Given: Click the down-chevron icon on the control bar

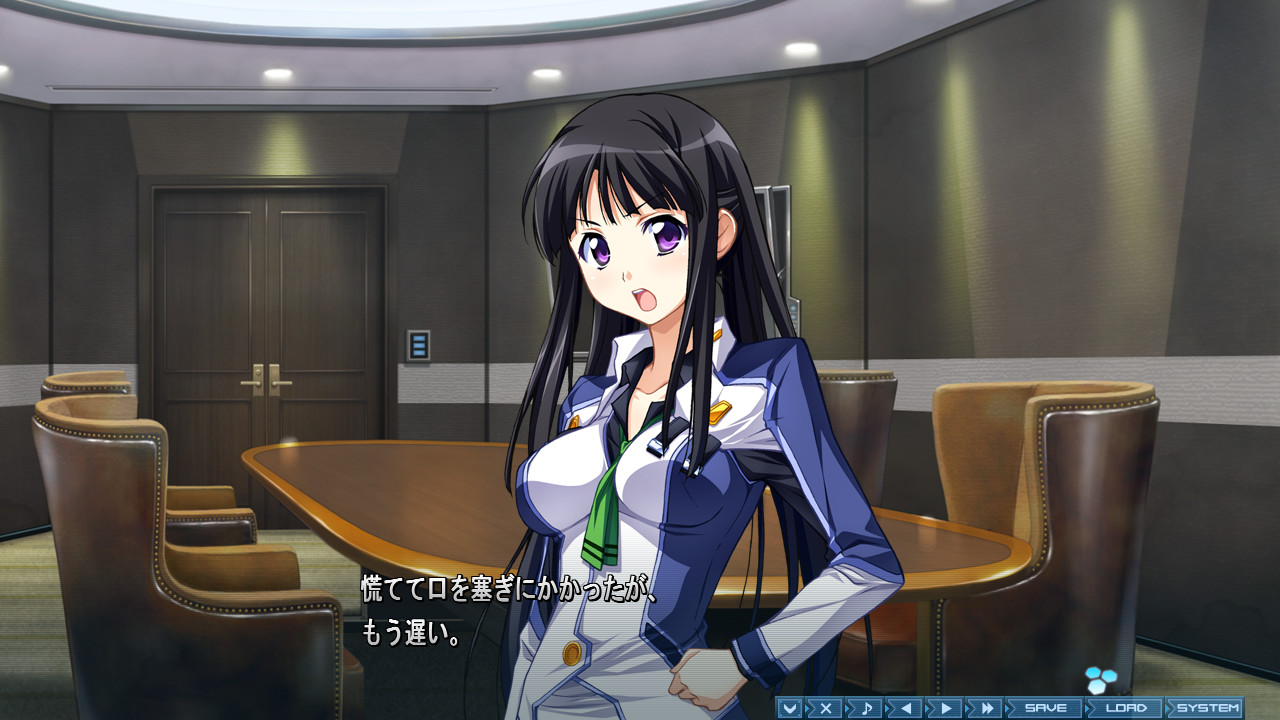Looking at the screenshot, I should [x=789, y=708].
